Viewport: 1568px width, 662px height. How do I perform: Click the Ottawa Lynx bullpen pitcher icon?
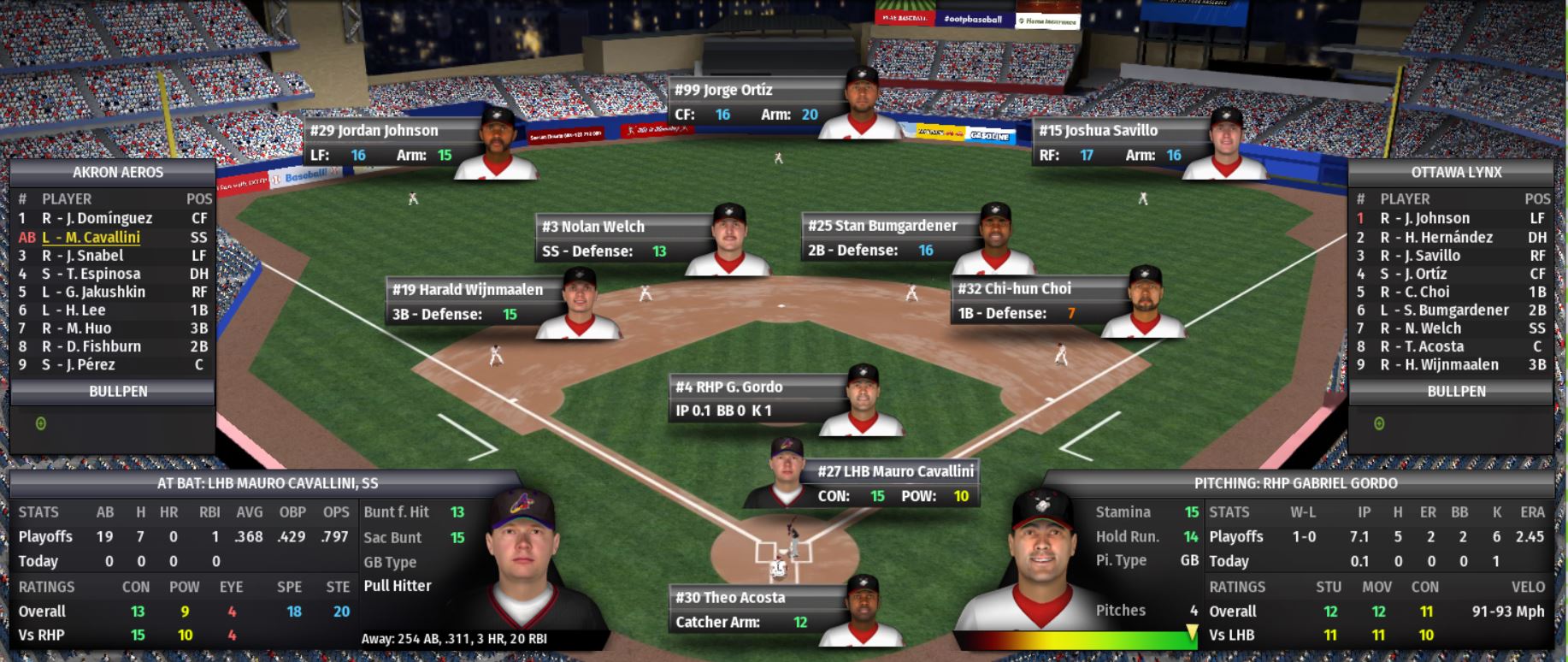pyautogui.click(x=1378, y=423)
